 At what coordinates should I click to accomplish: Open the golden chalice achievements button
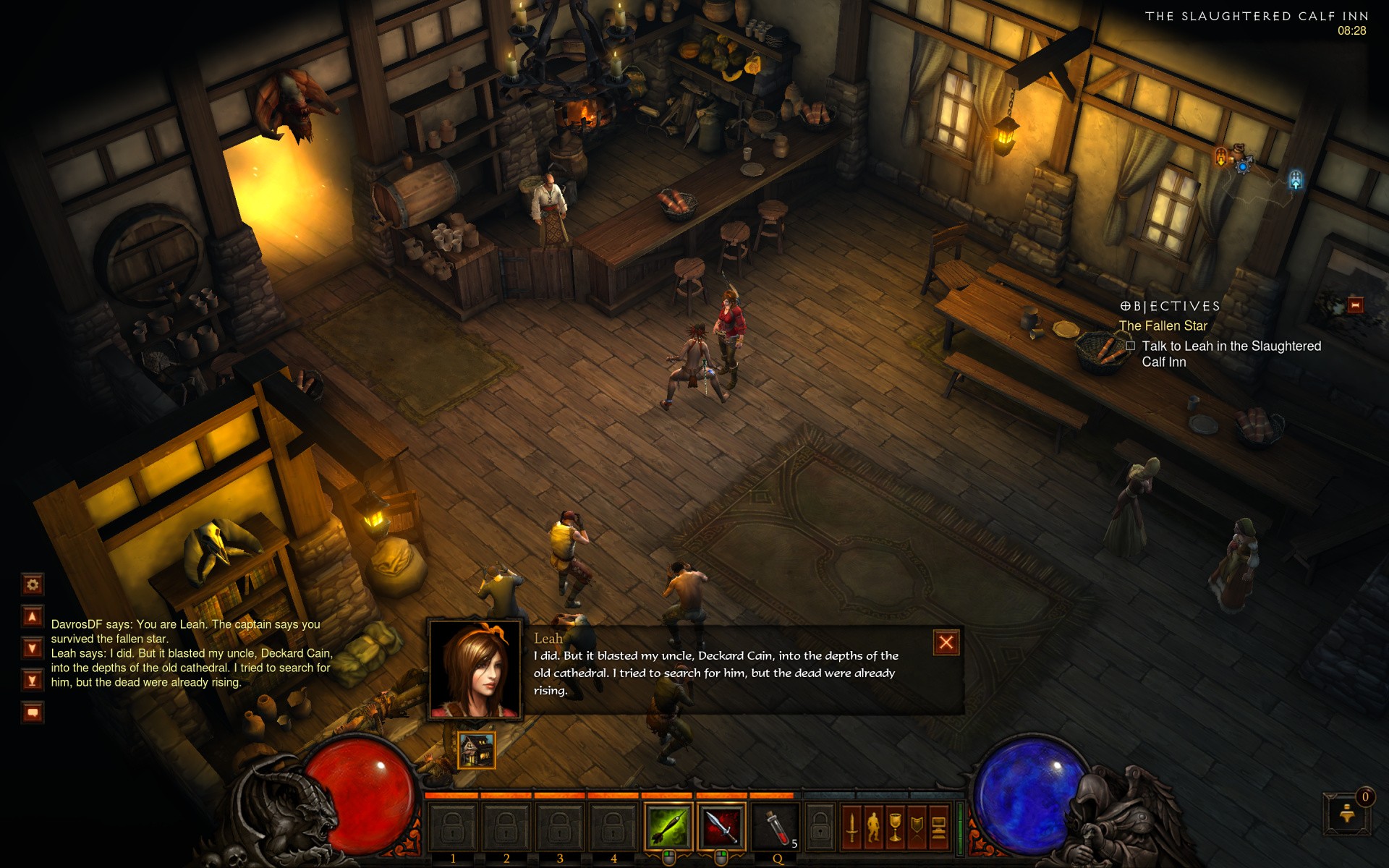coord(895,827)
